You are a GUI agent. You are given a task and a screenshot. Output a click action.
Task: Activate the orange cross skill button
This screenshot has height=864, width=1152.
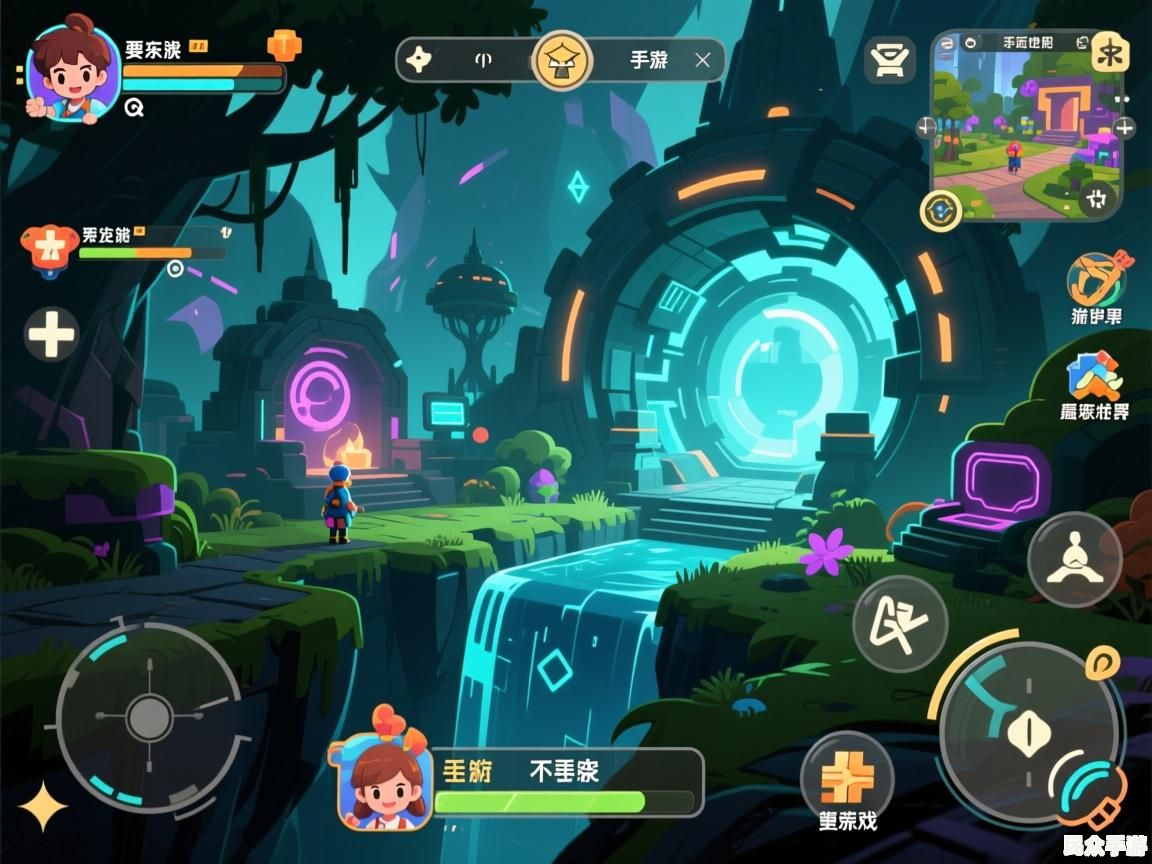(x=846, y=776)
